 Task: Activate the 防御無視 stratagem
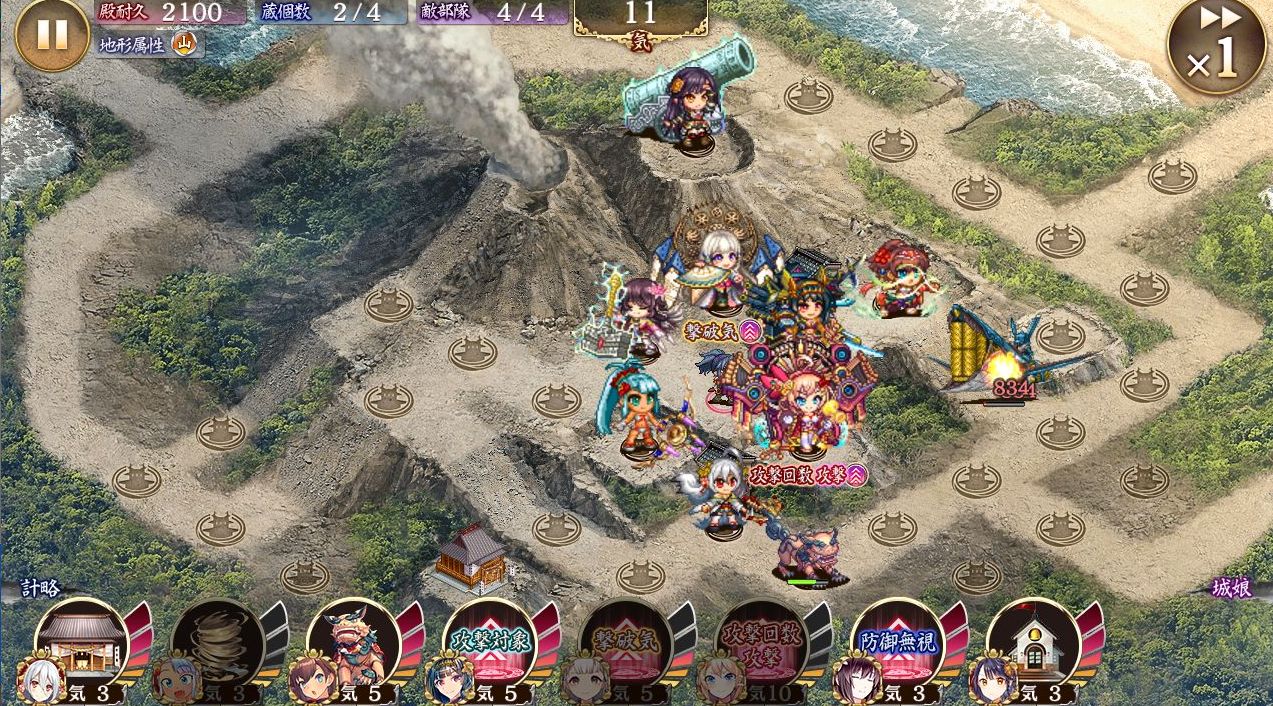click(x=897, y=640)
